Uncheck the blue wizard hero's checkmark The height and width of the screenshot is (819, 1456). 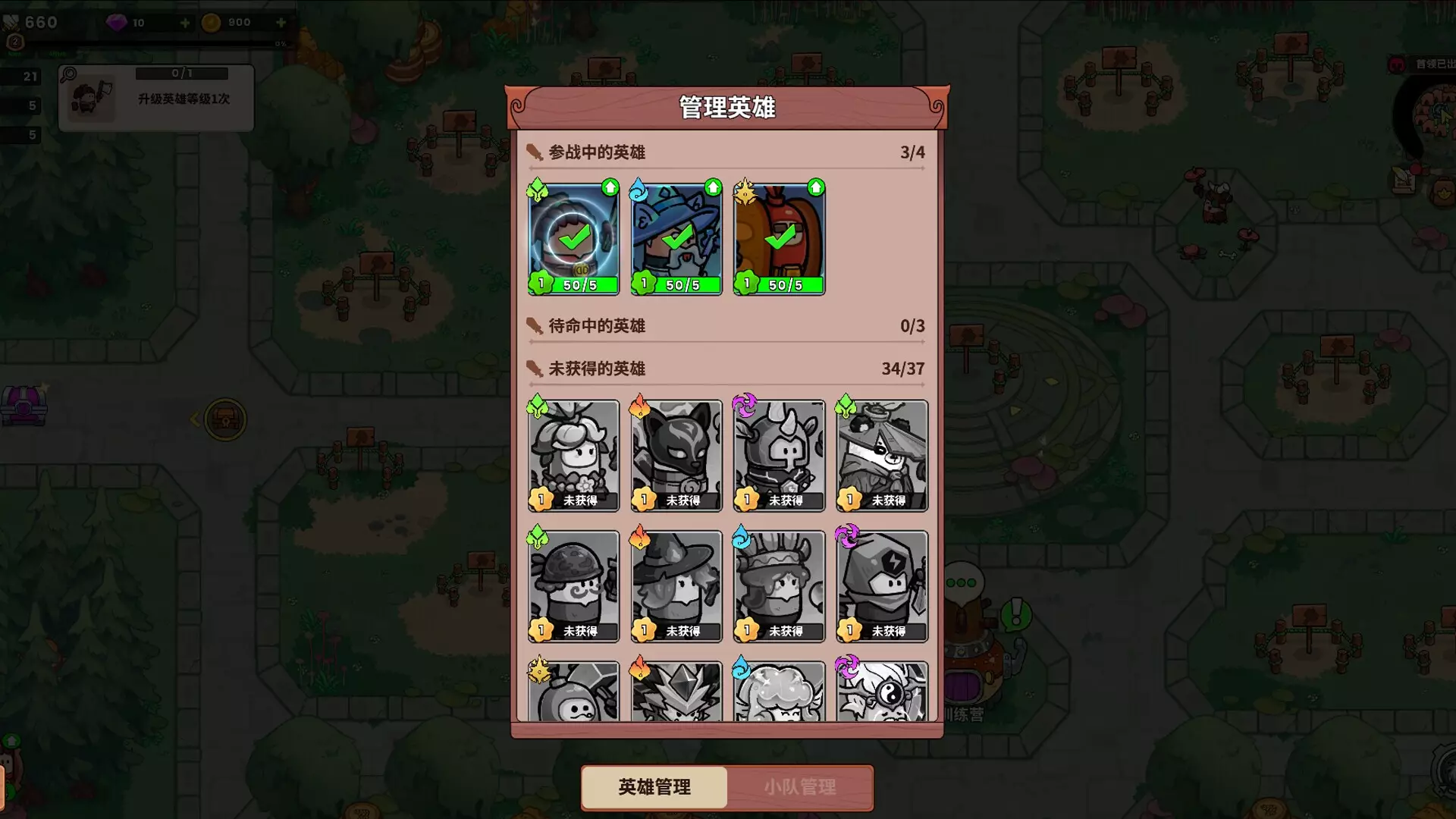click(676, 239)
